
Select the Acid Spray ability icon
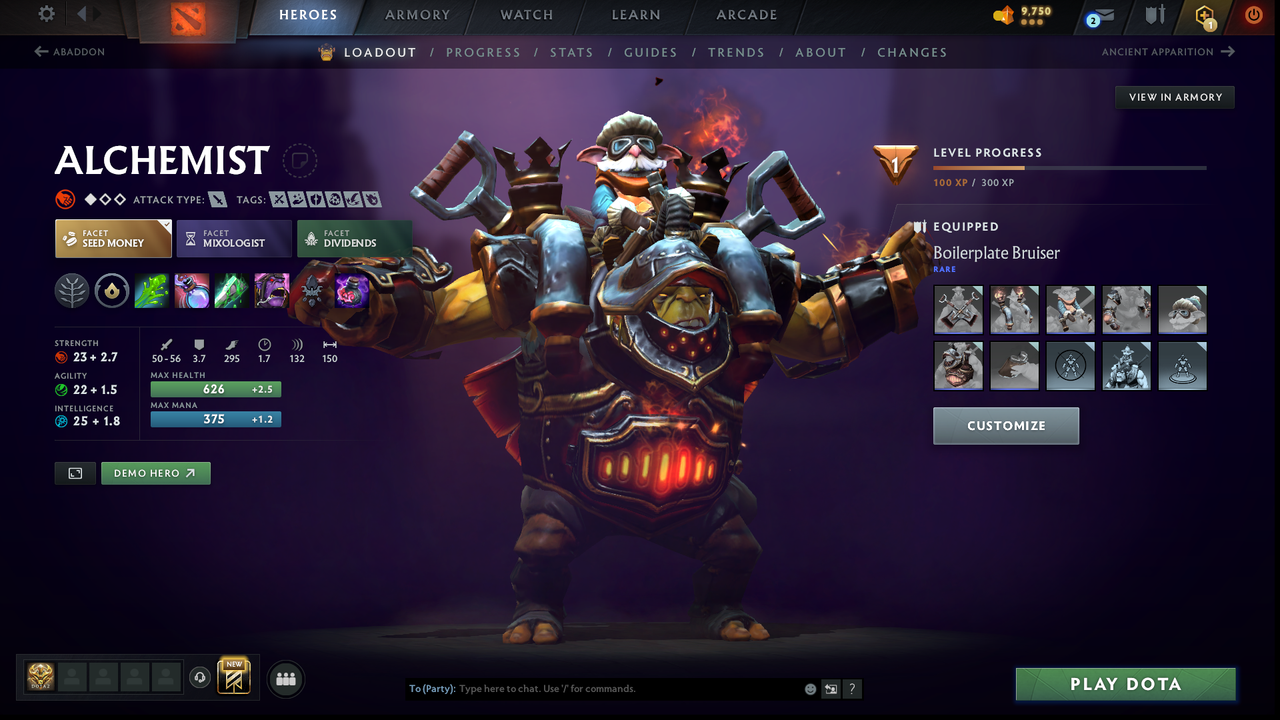[151, 290]
